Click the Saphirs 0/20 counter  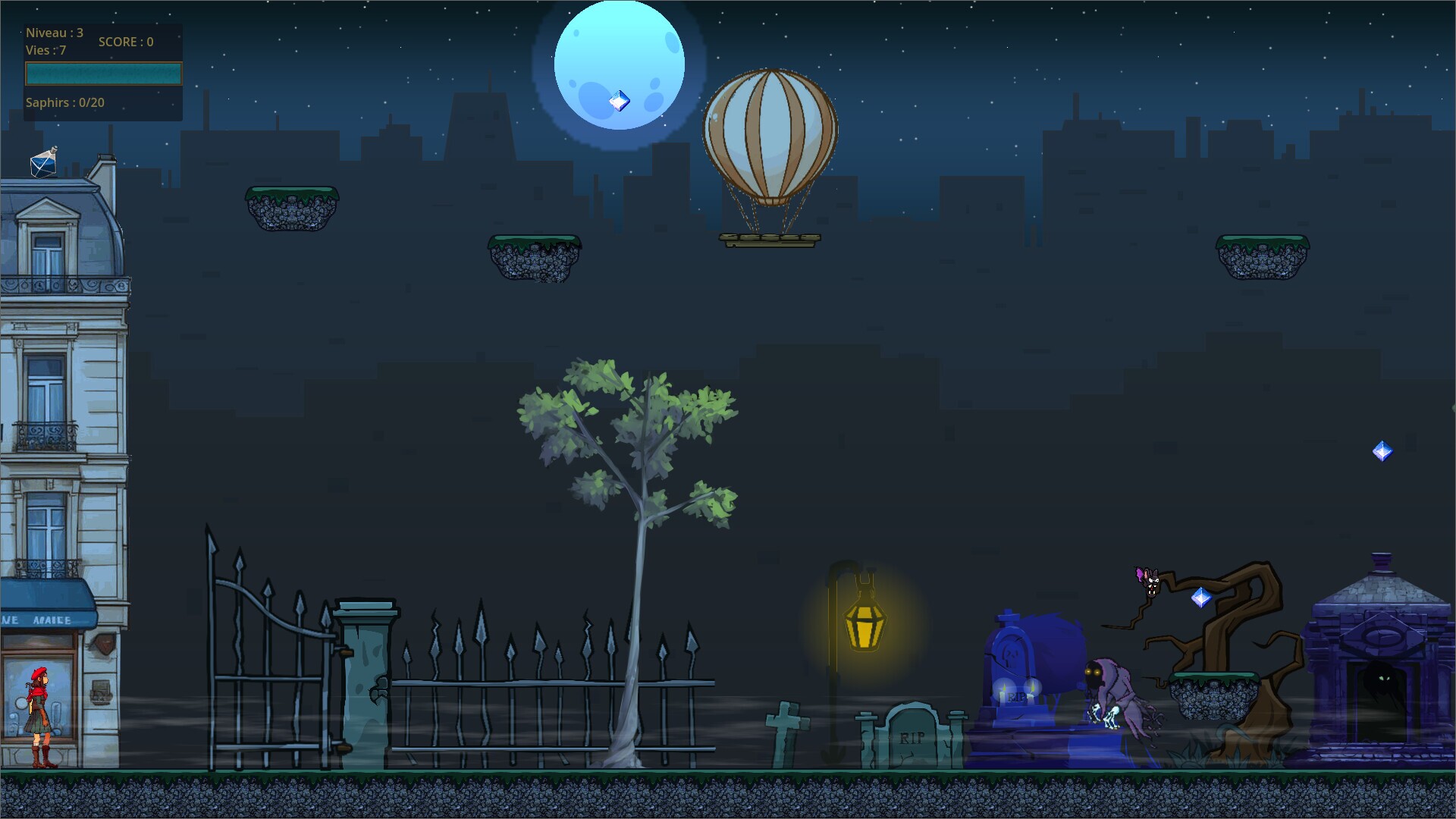tap(64, 102)
